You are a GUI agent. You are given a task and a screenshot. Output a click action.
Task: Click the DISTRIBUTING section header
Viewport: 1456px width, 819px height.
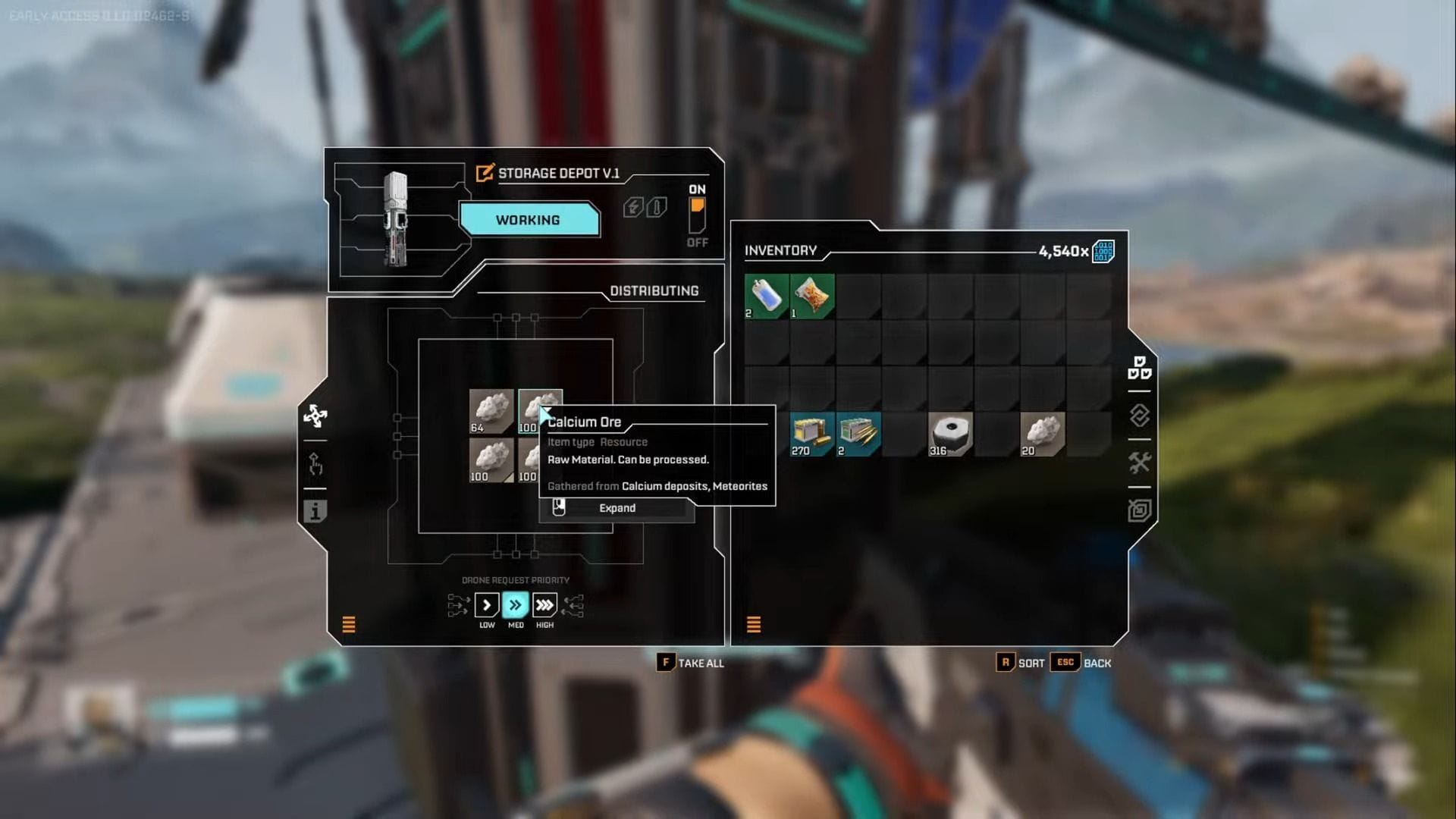(655, 290)
